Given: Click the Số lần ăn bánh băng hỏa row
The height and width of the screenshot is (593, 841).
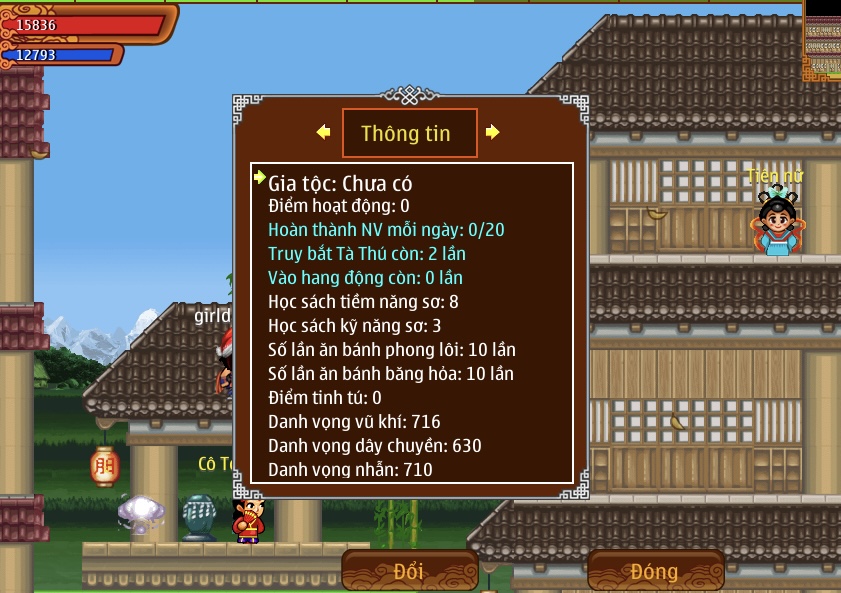Looking at the screenshot, I should (391, 373).
